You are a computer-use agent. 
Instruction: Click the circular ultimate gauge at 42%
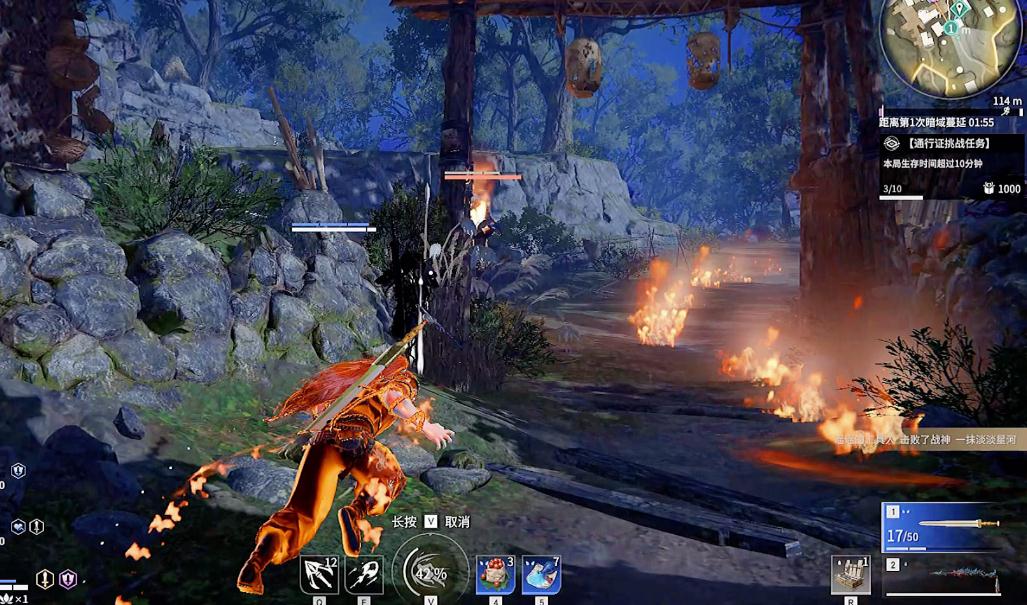pyautogui.click(x=430, y=573)
